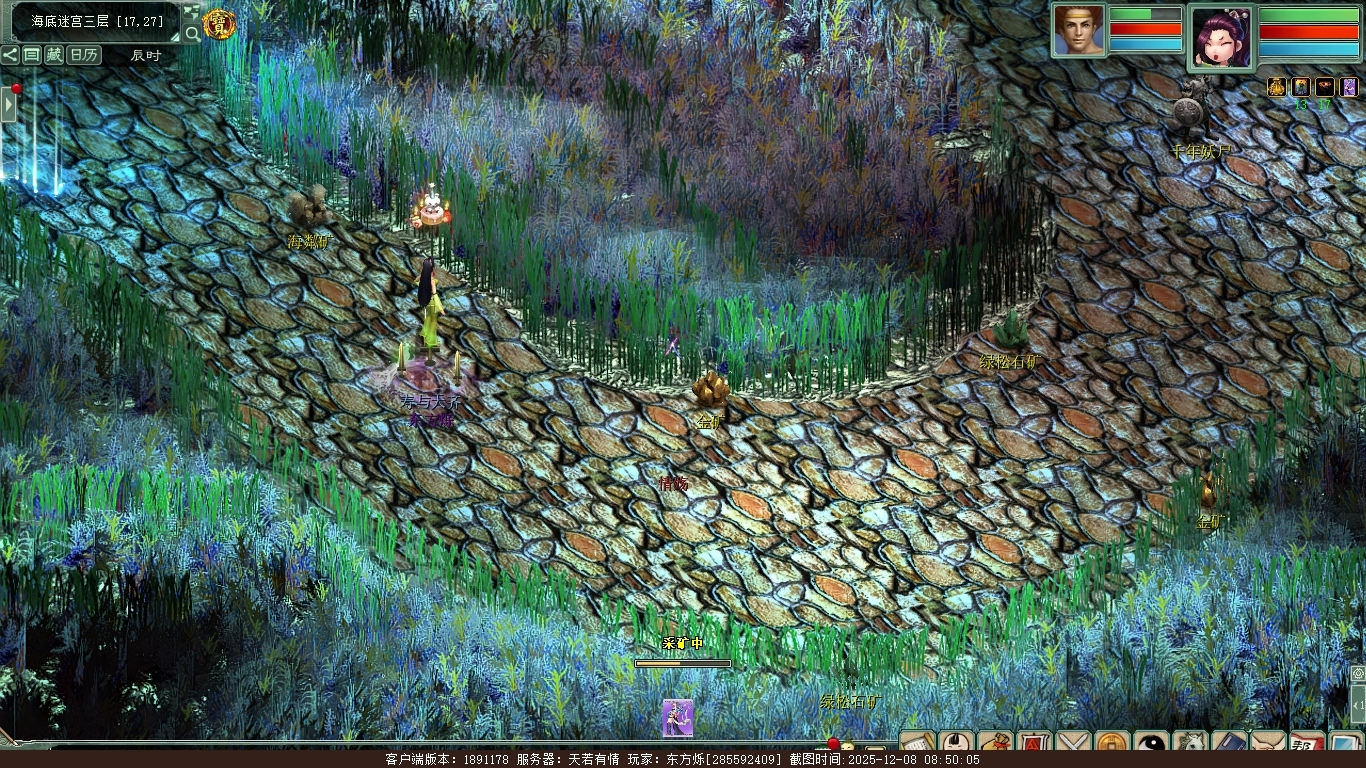The width and height of the screenshot is (1366, 768).
Task: Open the yin-yang skills button
Action: [x=1151, y=745]
